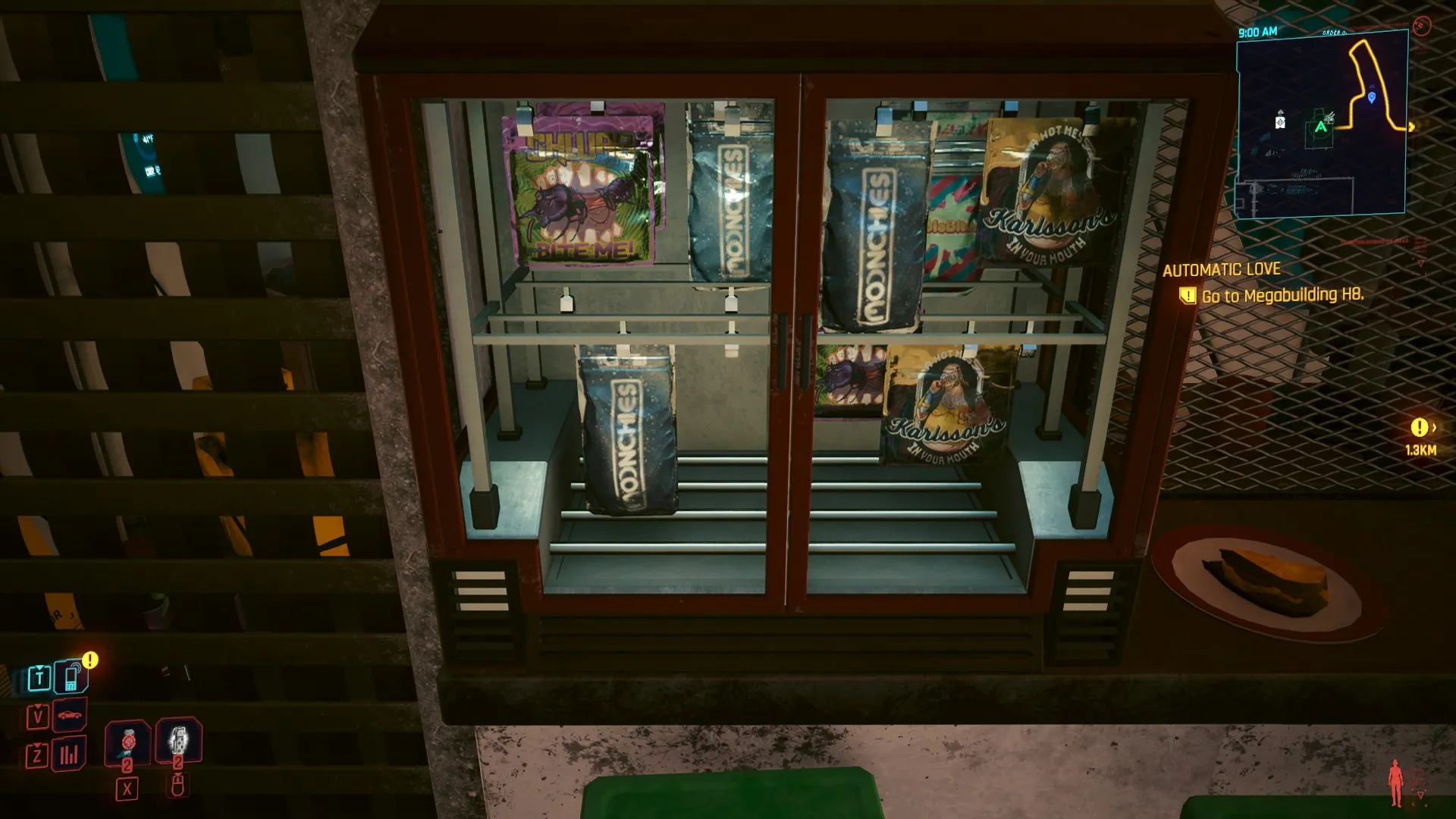The height and width of the screenshot is (819, 1456).
Task: Click the Go to Megabuilding H8 objective
Action: (1282, 296)
